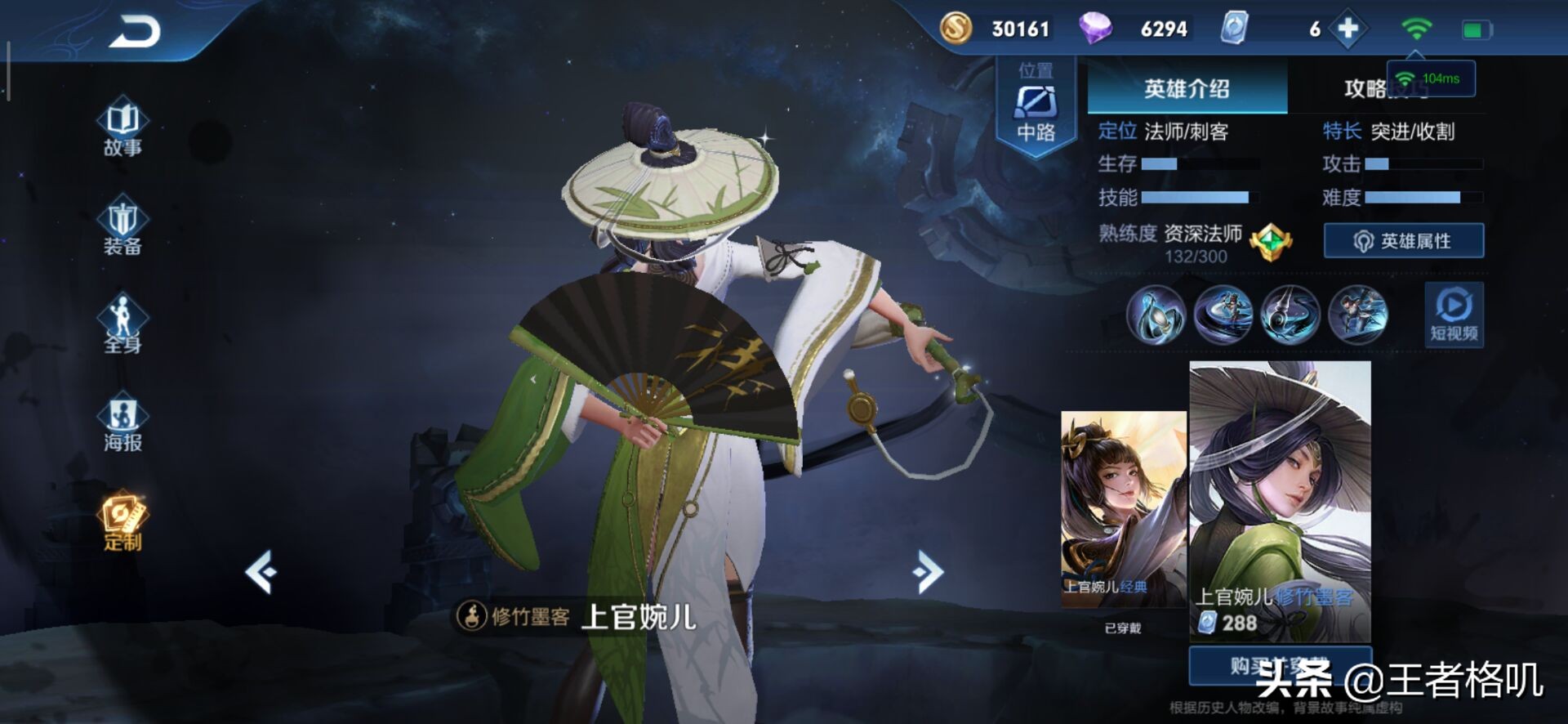Select the 英雄介绍 hero intro tab

click(x=1187, y=88)
